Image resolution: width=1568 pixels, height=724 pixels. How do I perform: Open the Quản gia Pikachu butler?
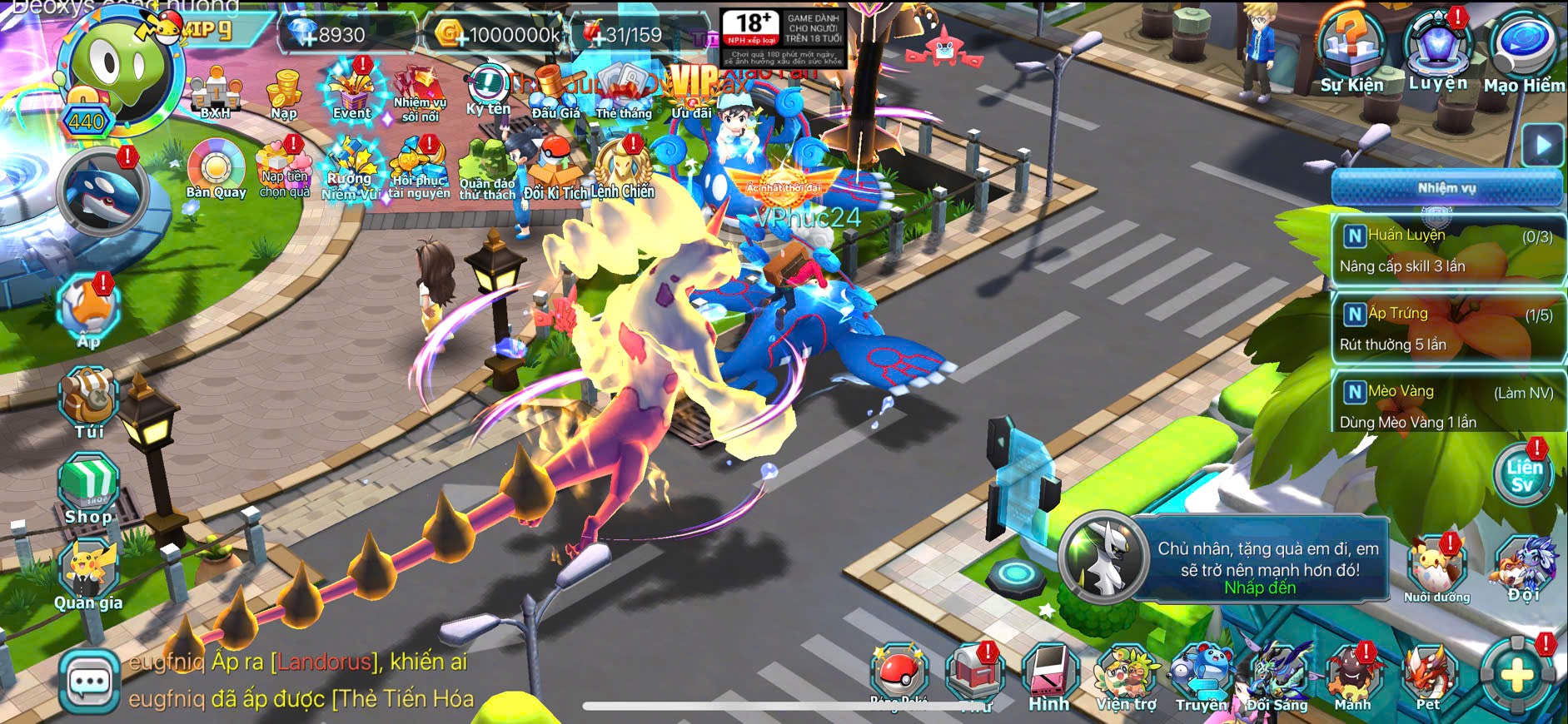88,574
